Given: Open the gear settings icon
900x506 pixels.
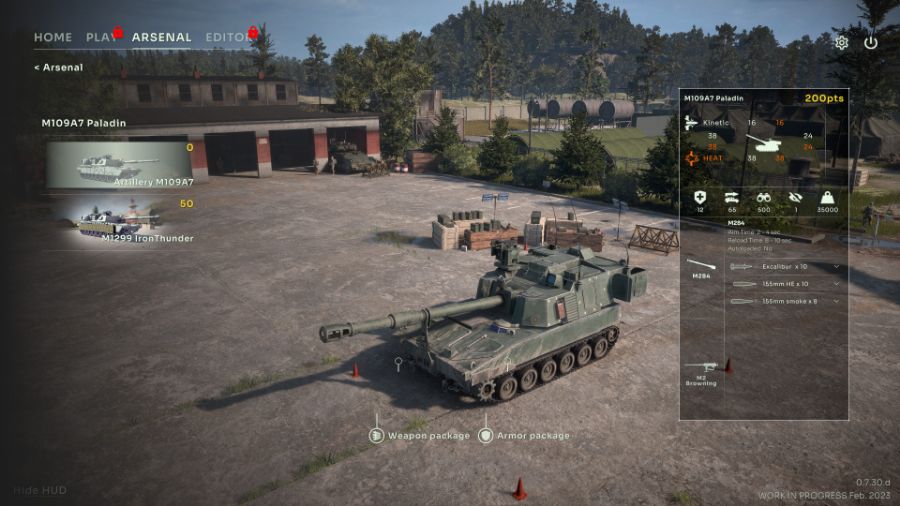Looking at the screenshot, I should tap(842, 43).
